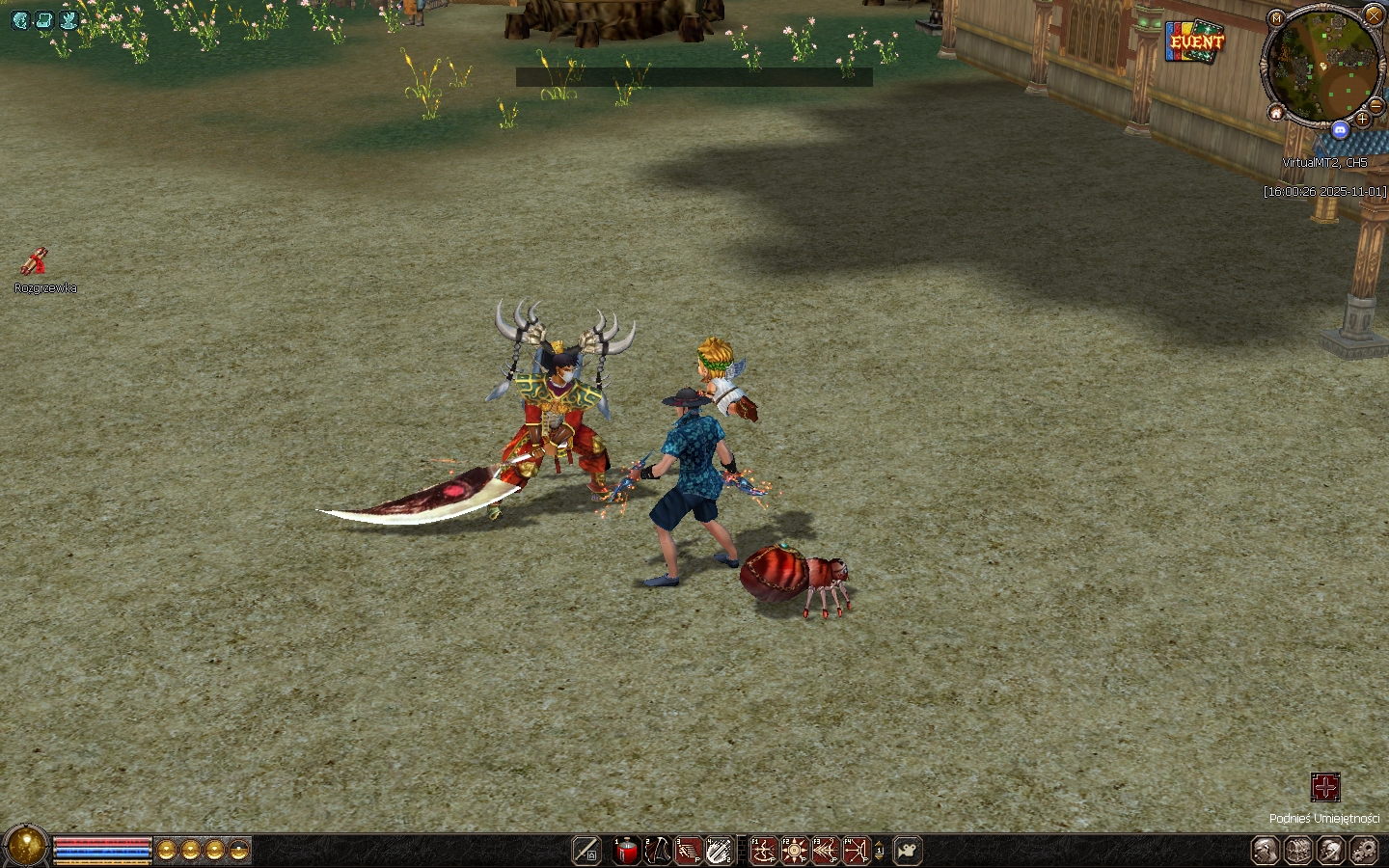The width and height of the screenshot is (1389, 868).
Task: Open the EVENT panel
Action: tap(1194, 41)
